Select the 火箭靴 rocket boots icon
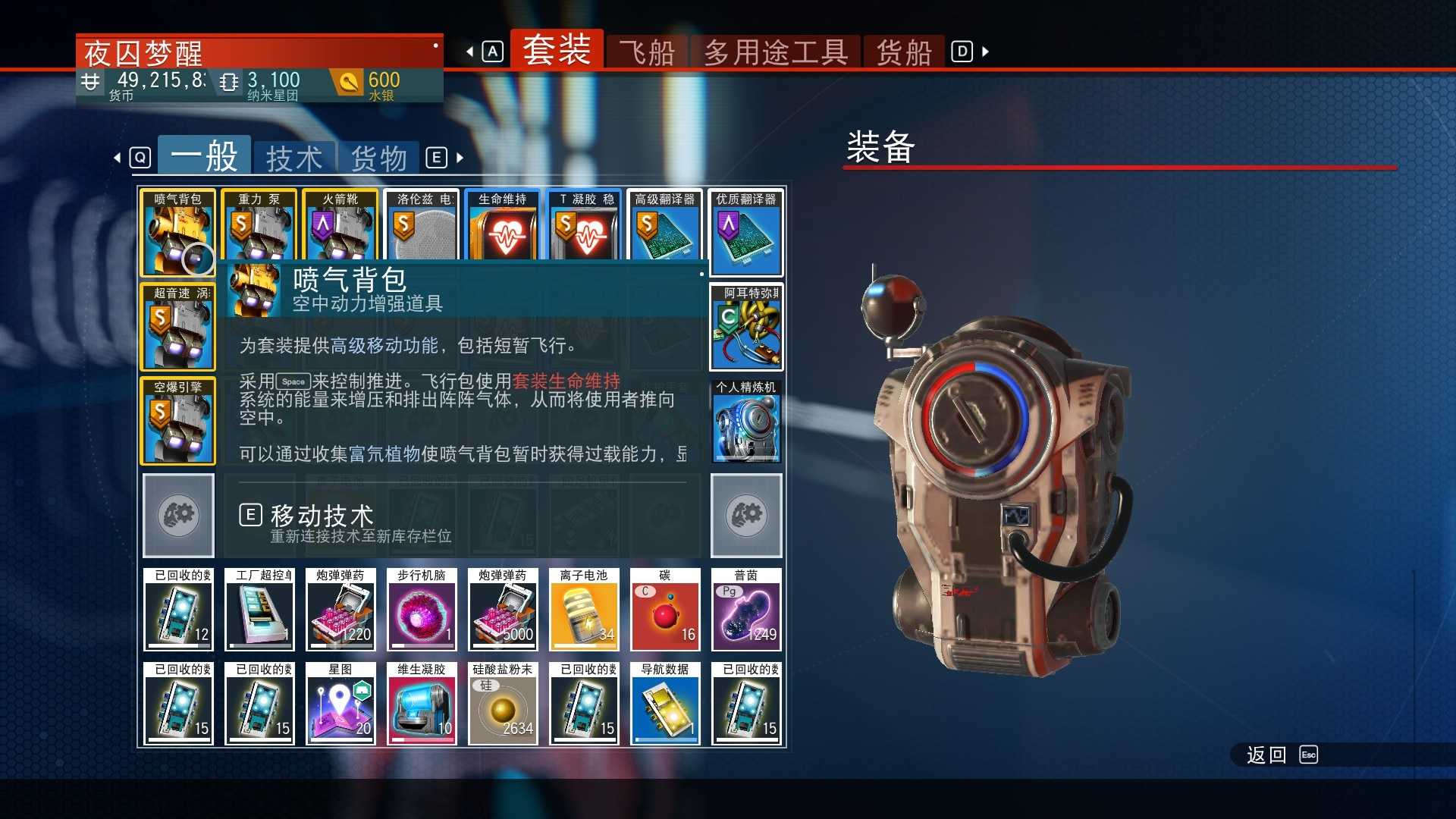 pos(340,231)
